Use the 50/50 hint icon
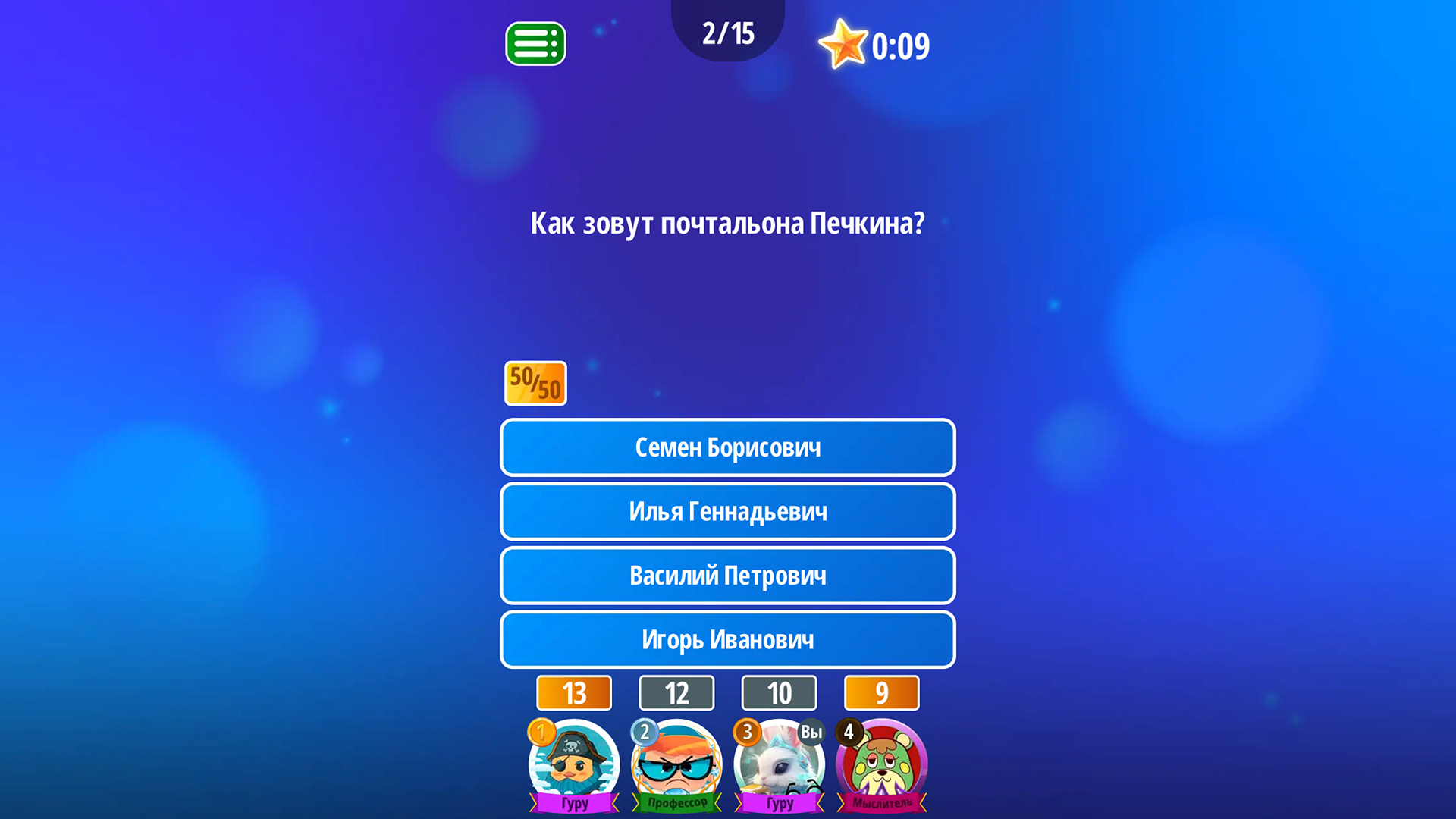This screenshot has width=1456, height=819. coord(535,383)
